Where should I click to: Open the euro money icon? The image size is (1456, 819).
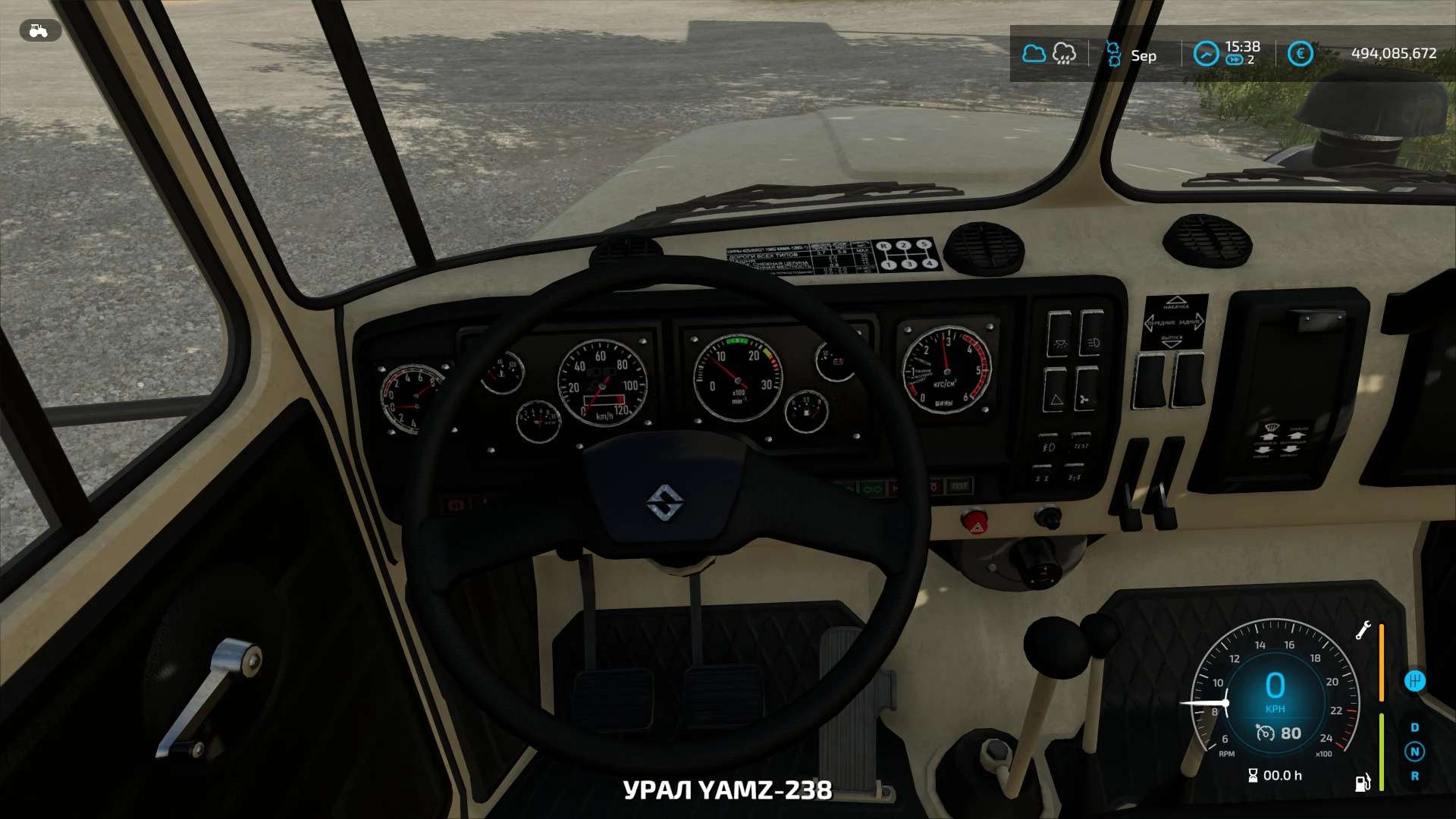click(1300, 54)
